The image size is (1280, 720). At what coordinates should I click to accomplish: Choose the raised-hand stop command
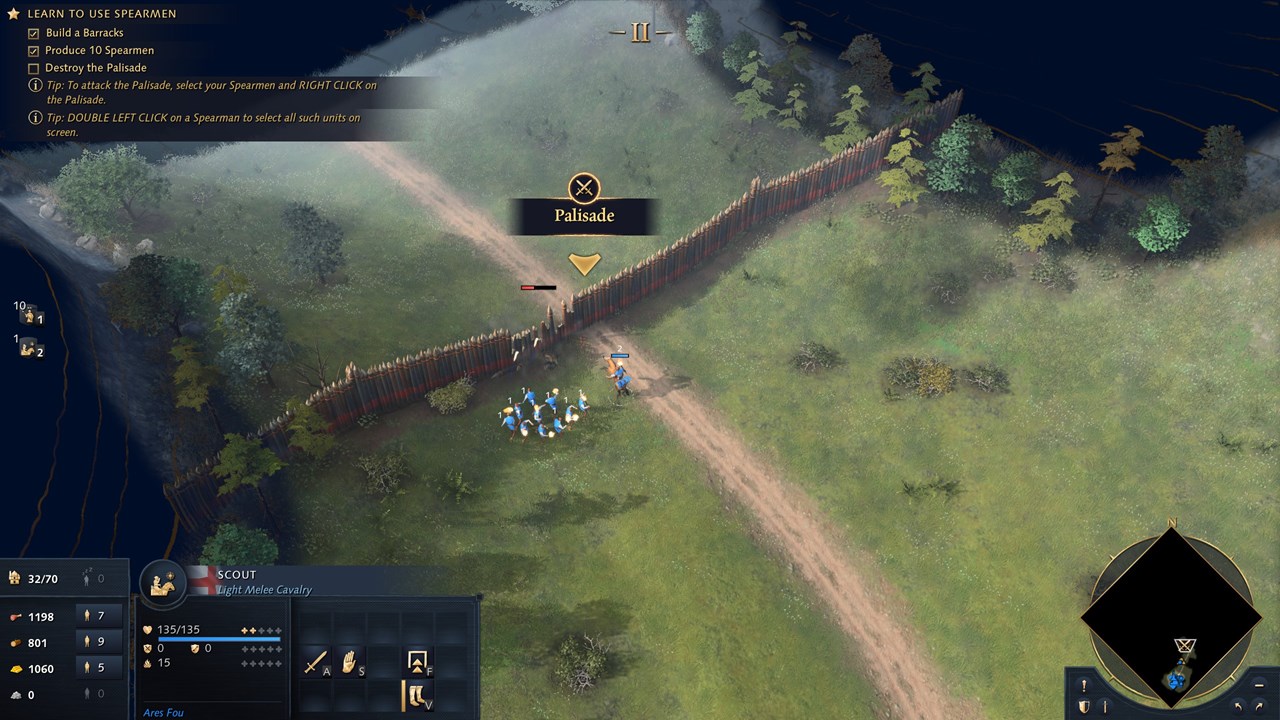point(350,662)
